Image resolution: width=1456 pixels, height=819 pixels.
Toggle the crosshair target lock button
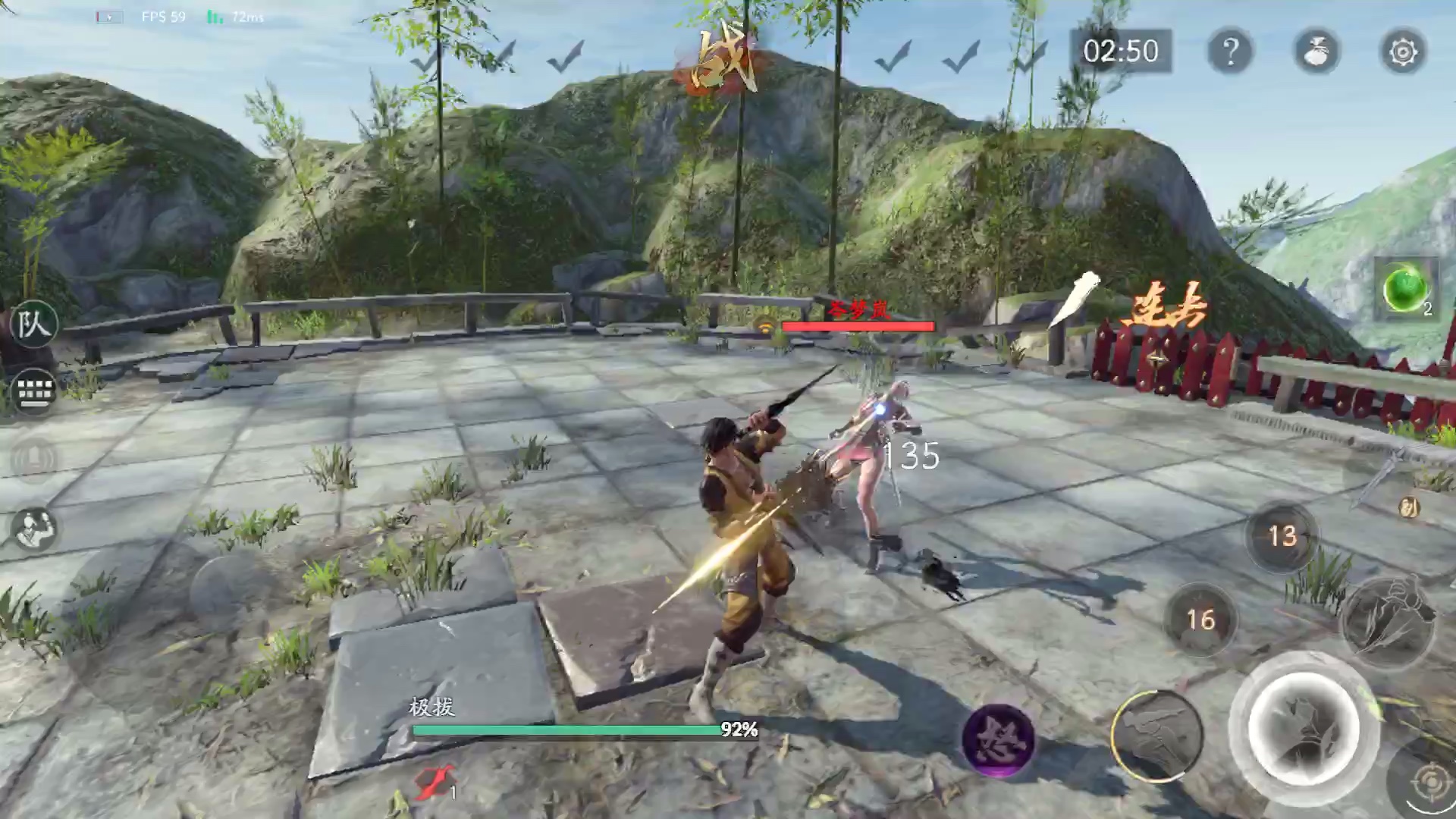tap(1430, 783)
